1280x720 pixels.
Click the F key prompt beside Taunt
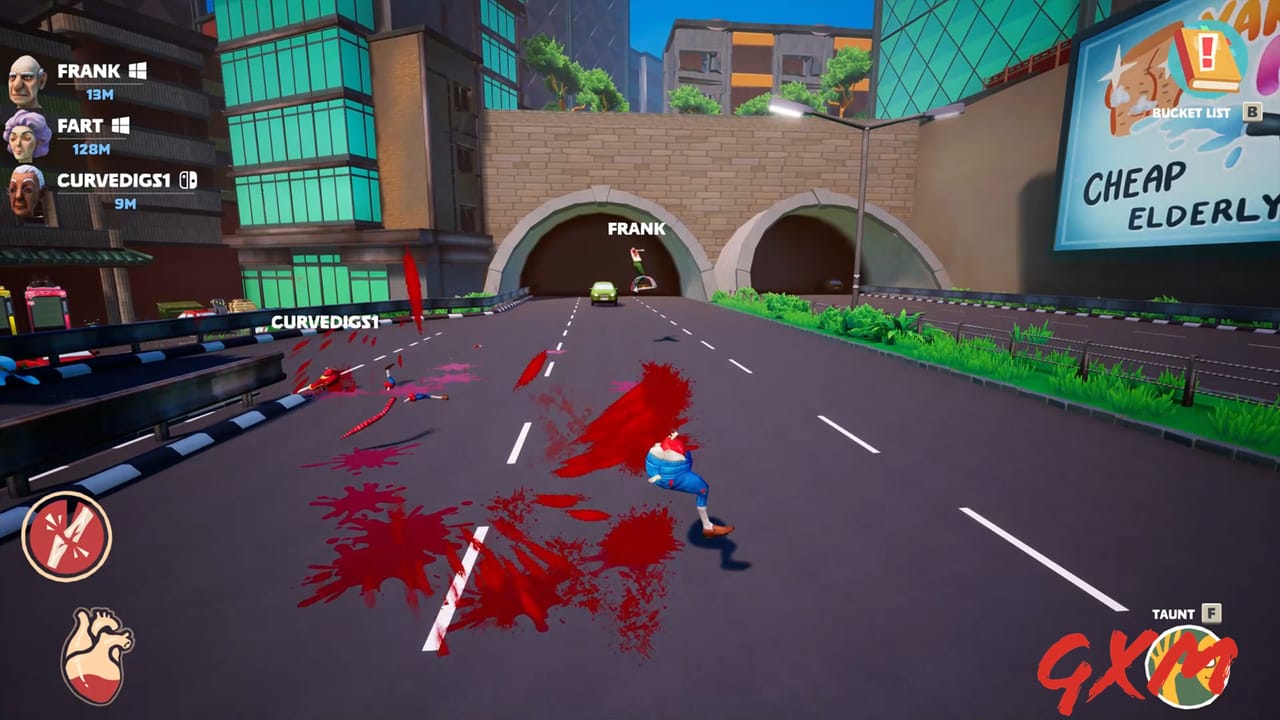coord(1211,611)
